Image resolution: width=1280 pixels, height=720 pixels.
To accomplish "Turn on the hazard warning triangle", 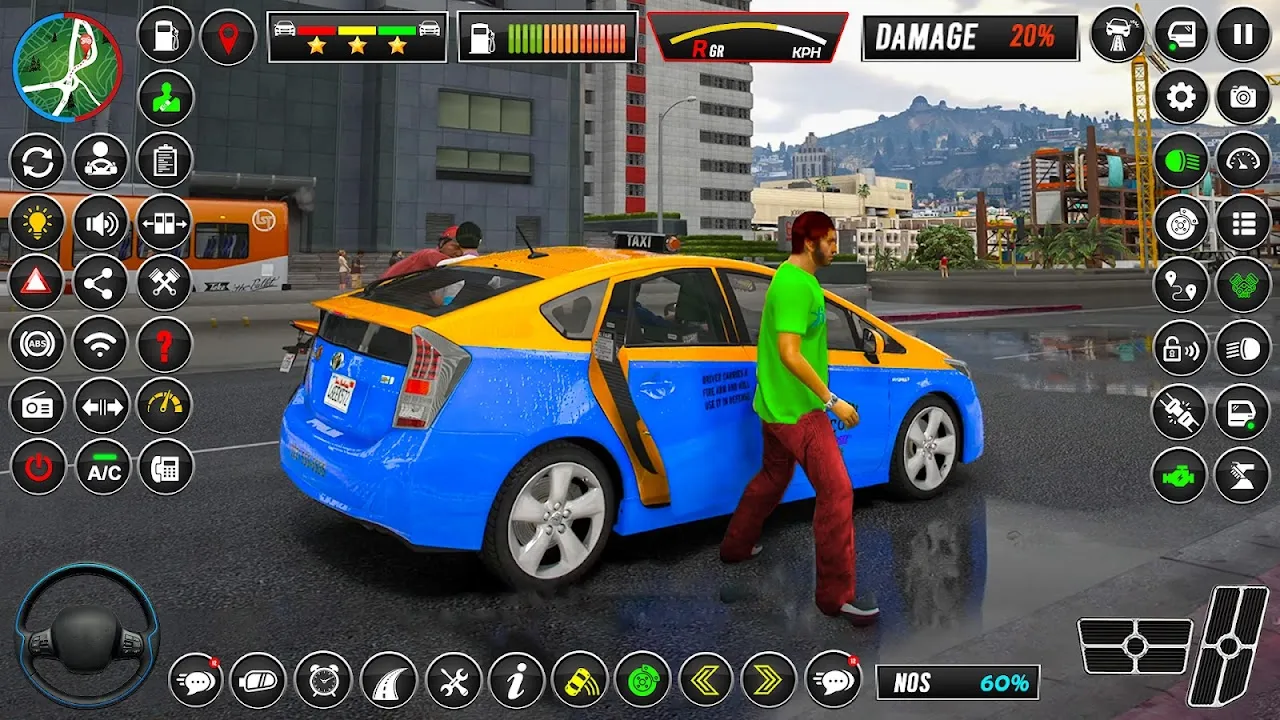I will pyautogui.click(x=37, y=283).
